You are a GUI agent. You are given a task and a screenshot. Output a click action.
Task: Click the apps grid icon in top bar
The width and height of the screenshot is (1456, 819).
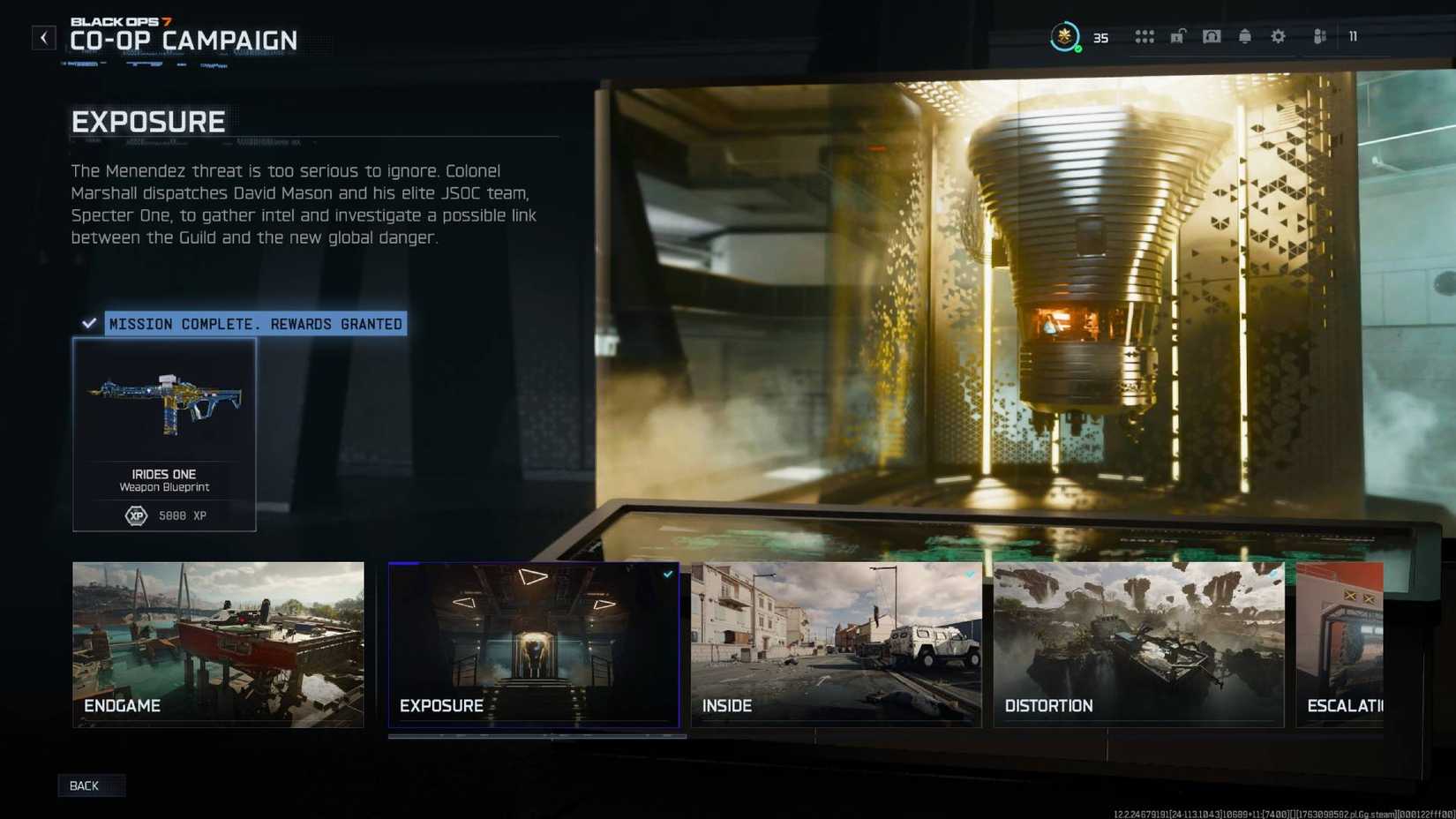tap(1145, 36)
